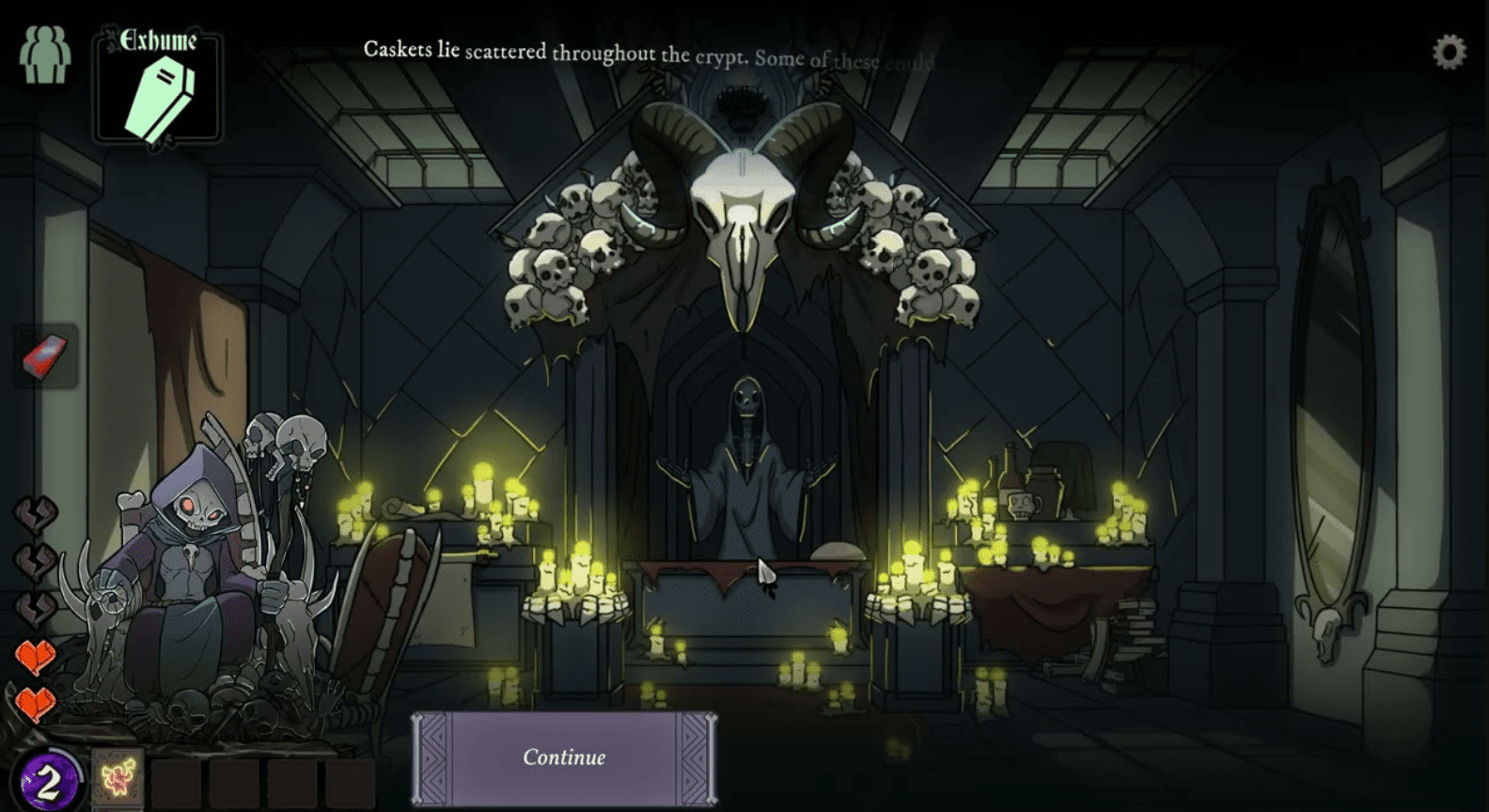Click the Exhume title banner text
The width and height of the screenshot is (1489, 812).
160,39
